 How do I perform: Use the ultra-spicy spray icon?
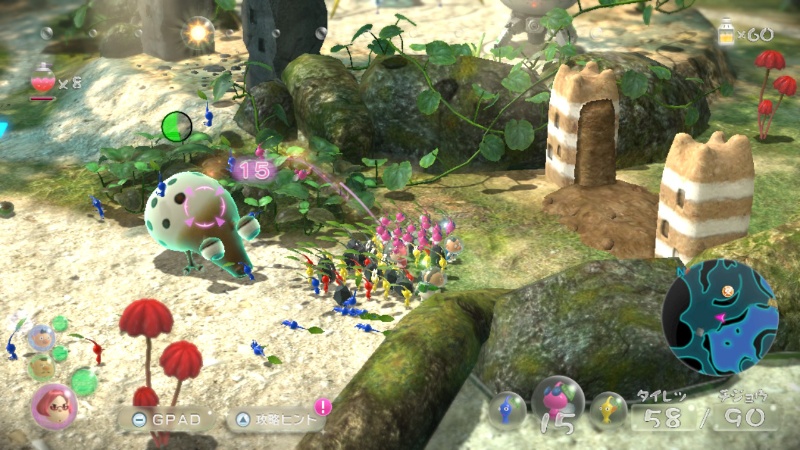click(43, 78)
